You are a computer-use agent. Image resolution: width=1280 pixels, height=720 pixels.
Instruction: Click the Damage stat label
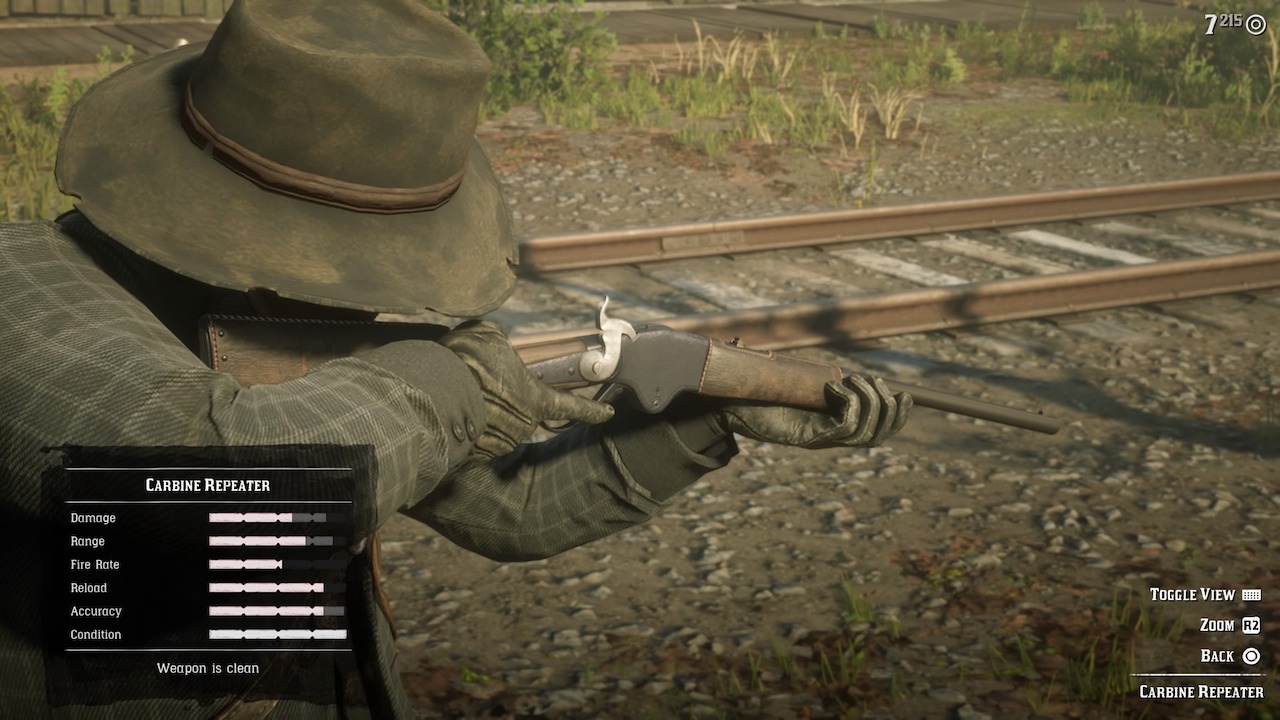pyautogui.click(x=93, y=518)
